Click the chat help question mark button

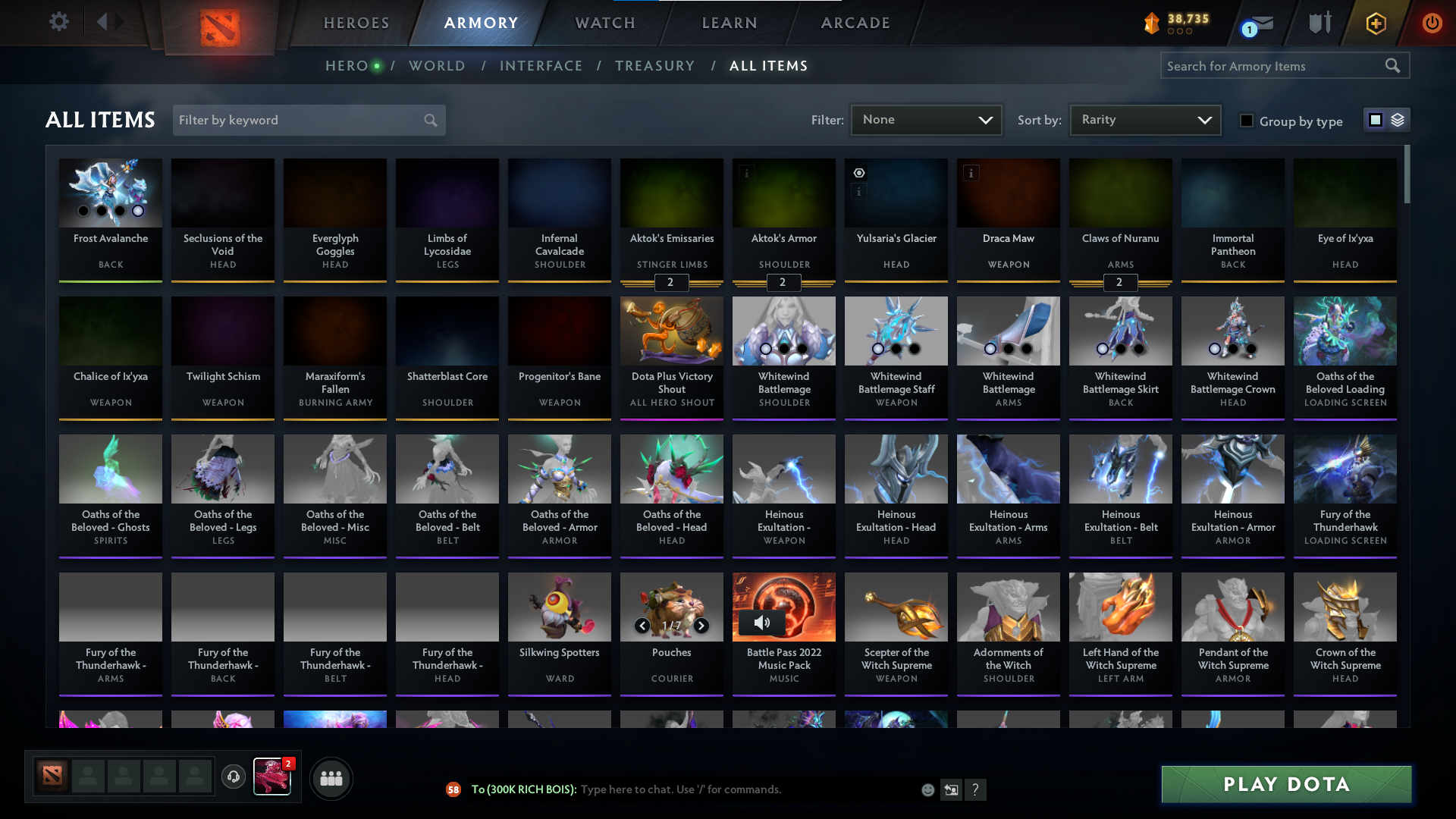click(x=977, y=789)
